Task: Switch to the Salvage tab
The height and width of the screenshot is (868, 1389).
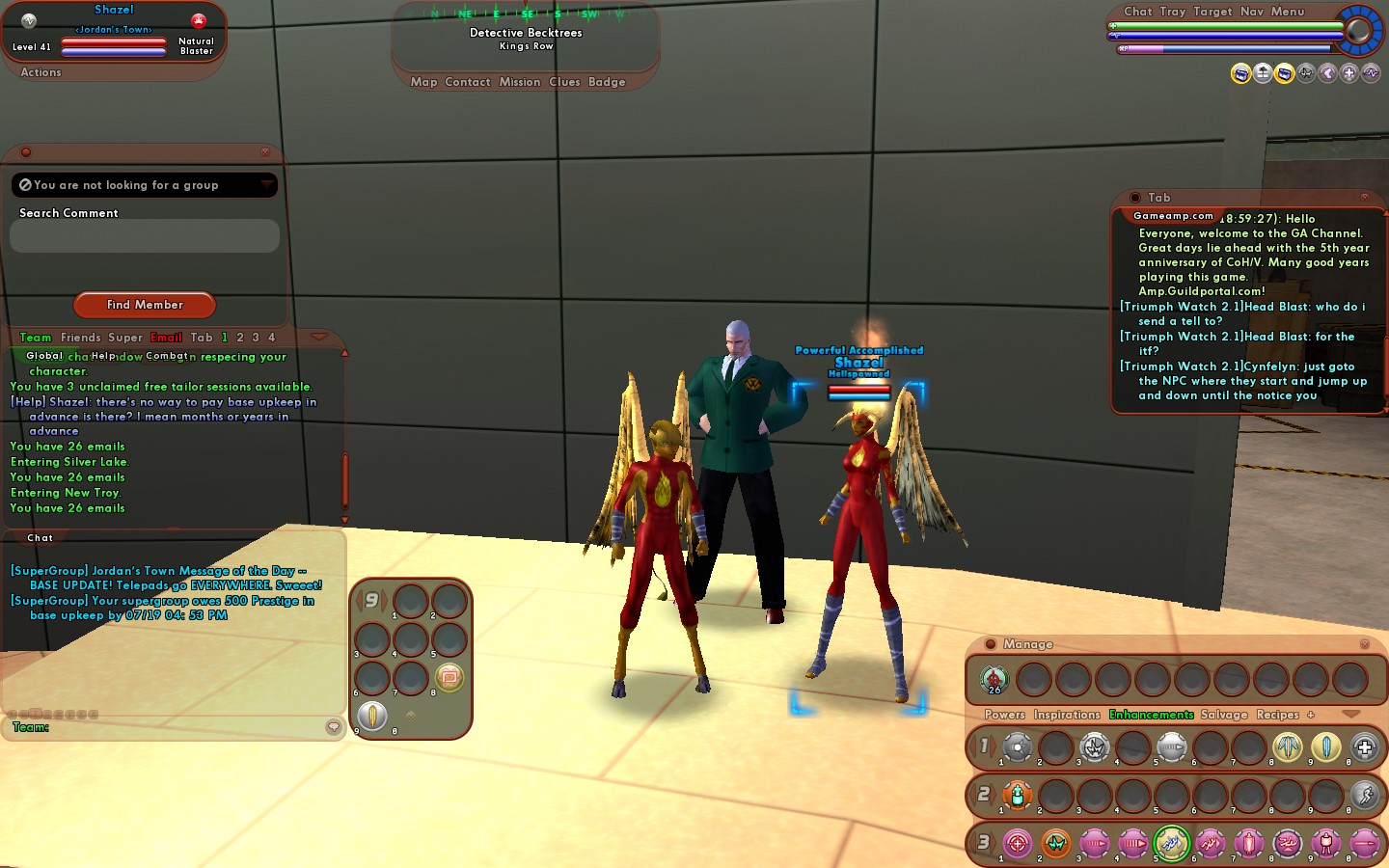Action: tap(1224, 715)
